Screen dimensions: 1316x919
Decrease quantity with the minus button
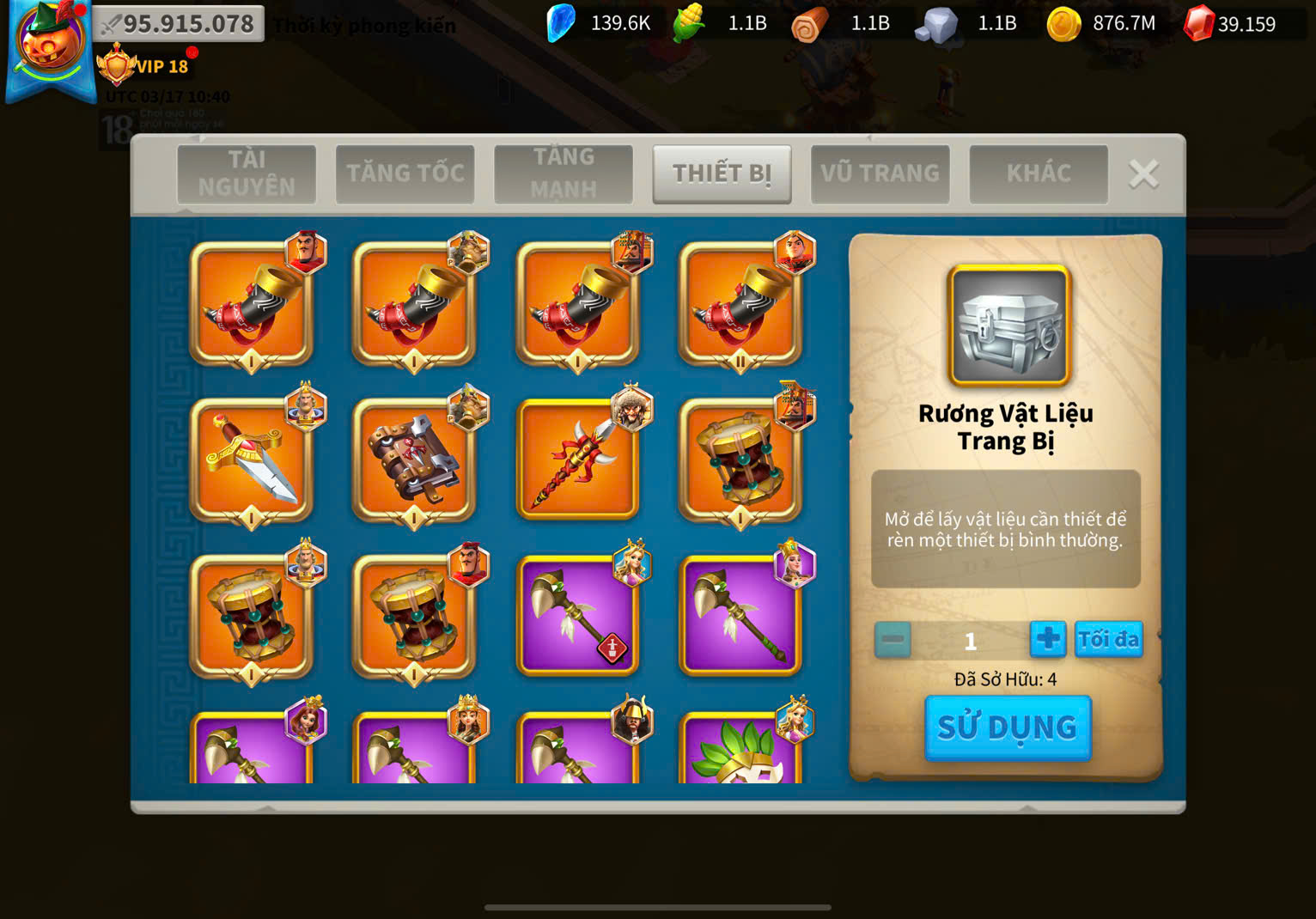pyautogui.click(x=893, y=640)
